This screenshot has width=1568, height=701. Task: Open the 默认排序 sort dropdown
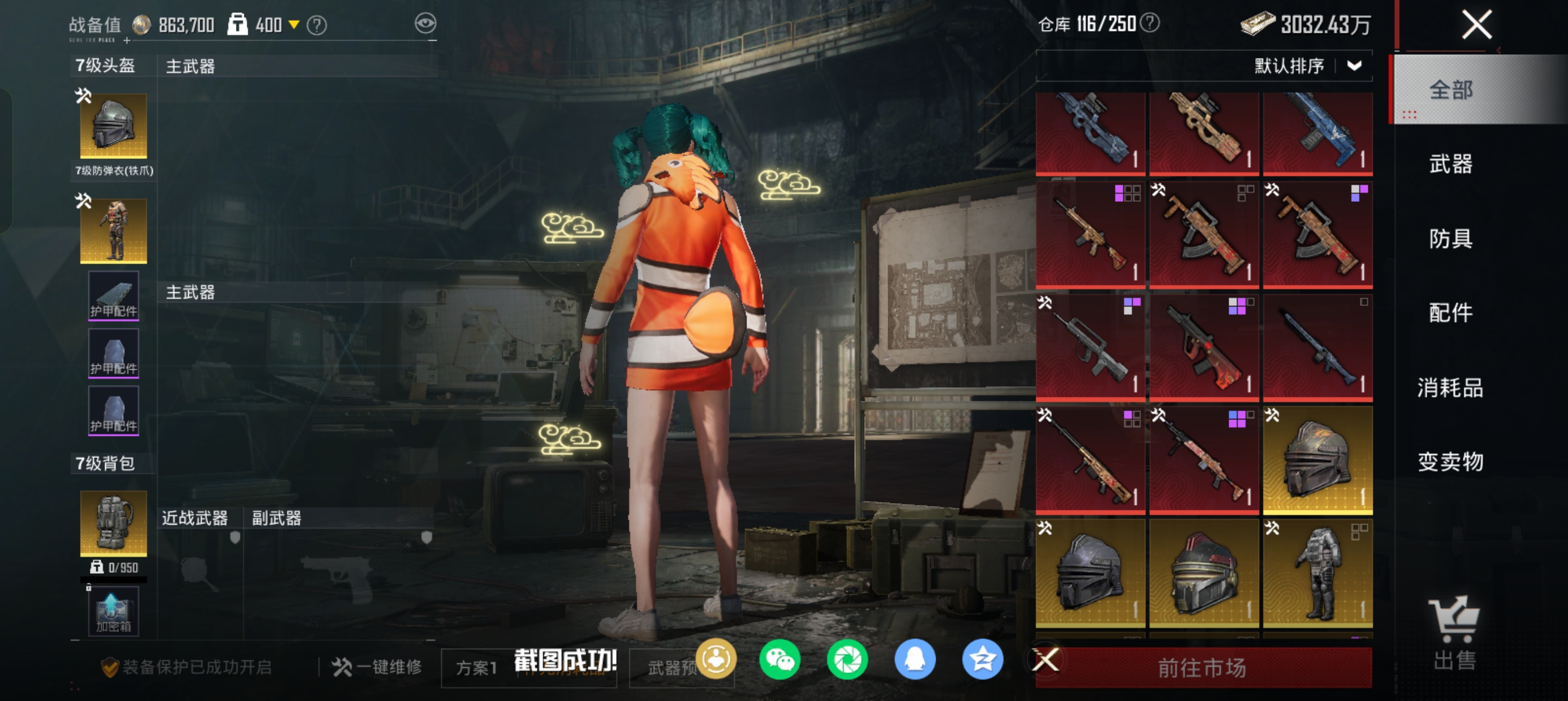click(1354, 66)
